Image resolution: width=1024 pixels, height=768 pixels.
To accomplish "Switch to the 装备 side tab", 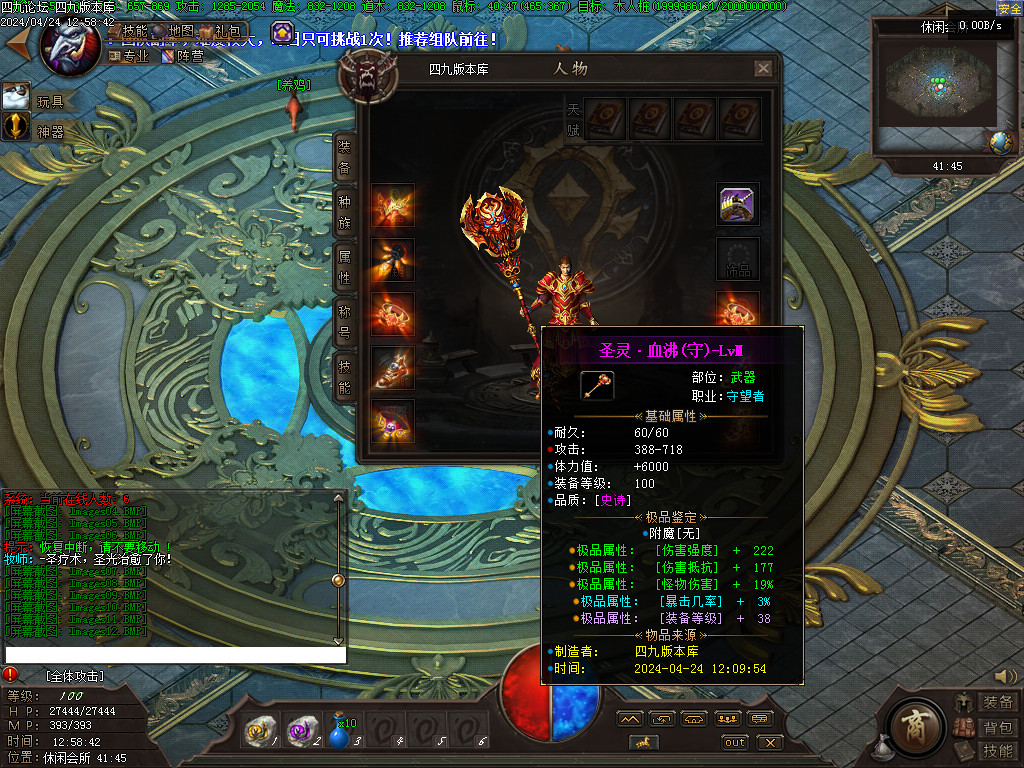I will [x=344, y=156].
